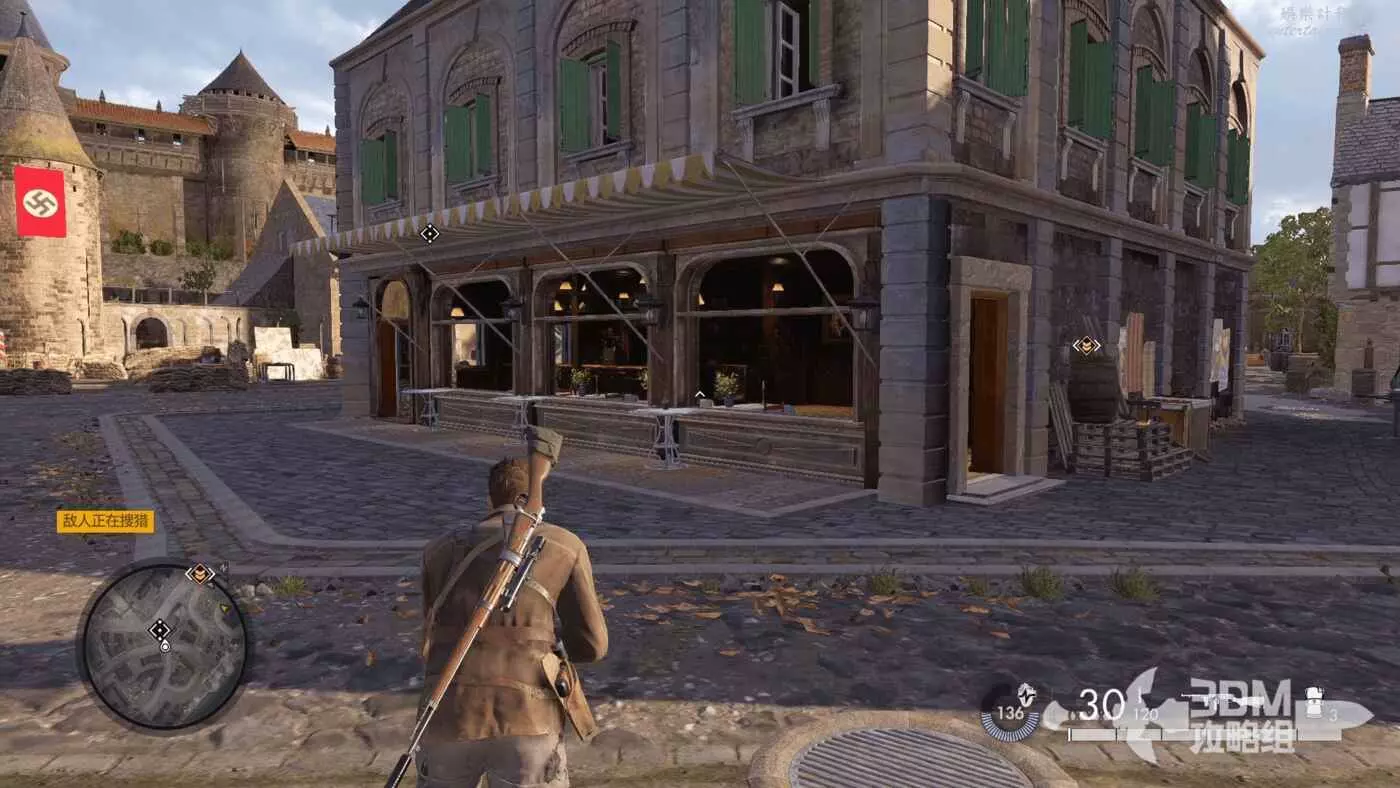Click the white diamond waypoint on the awning

(x=430, y=233)
